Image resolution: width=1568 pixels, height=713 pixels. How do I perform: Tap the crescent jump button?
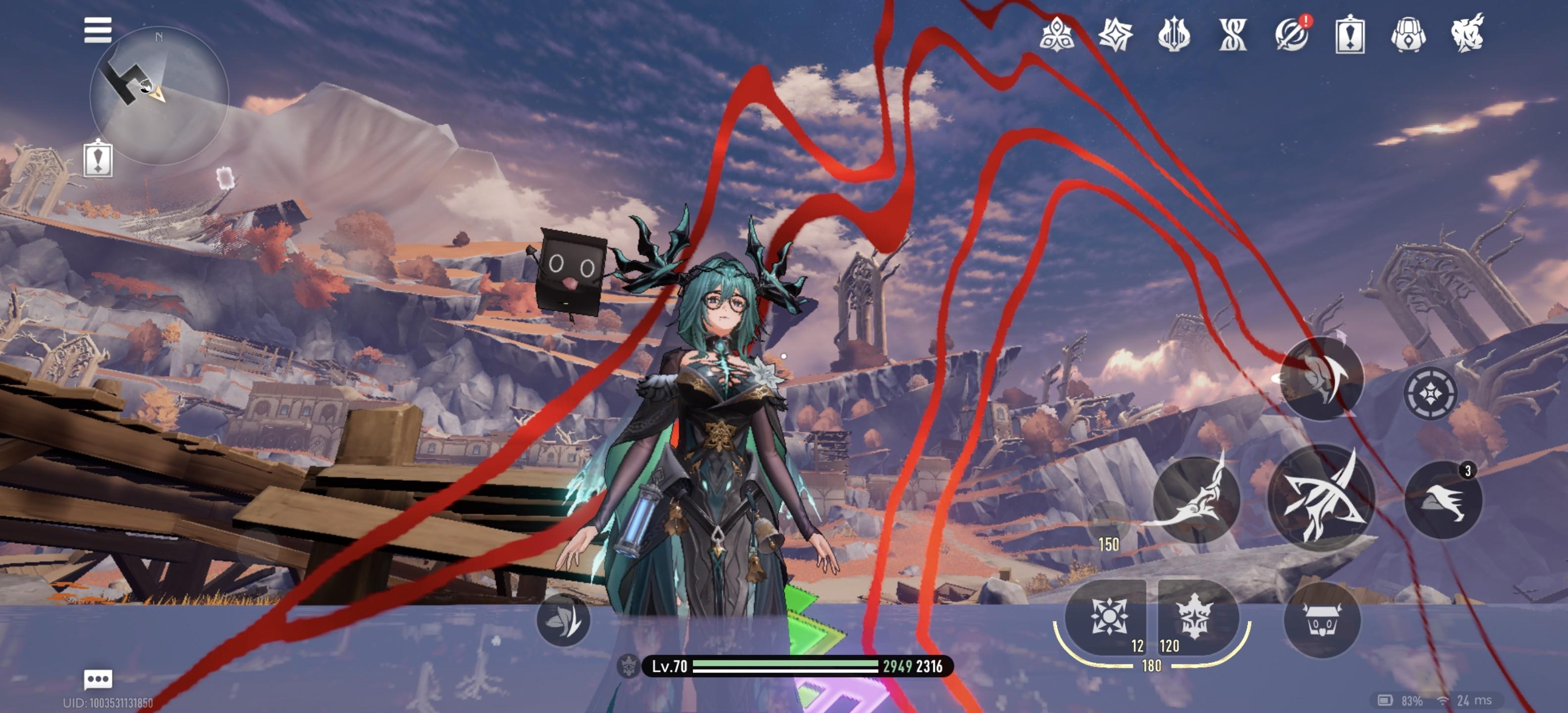pyautogui.click(x=1322, y=377)
